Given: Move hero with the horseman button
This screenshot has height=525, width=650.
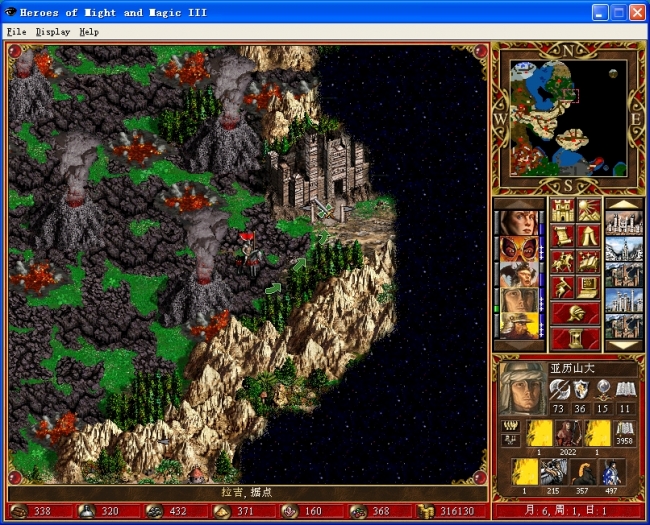Looking at the screenshot, I should tap(563, 262).
